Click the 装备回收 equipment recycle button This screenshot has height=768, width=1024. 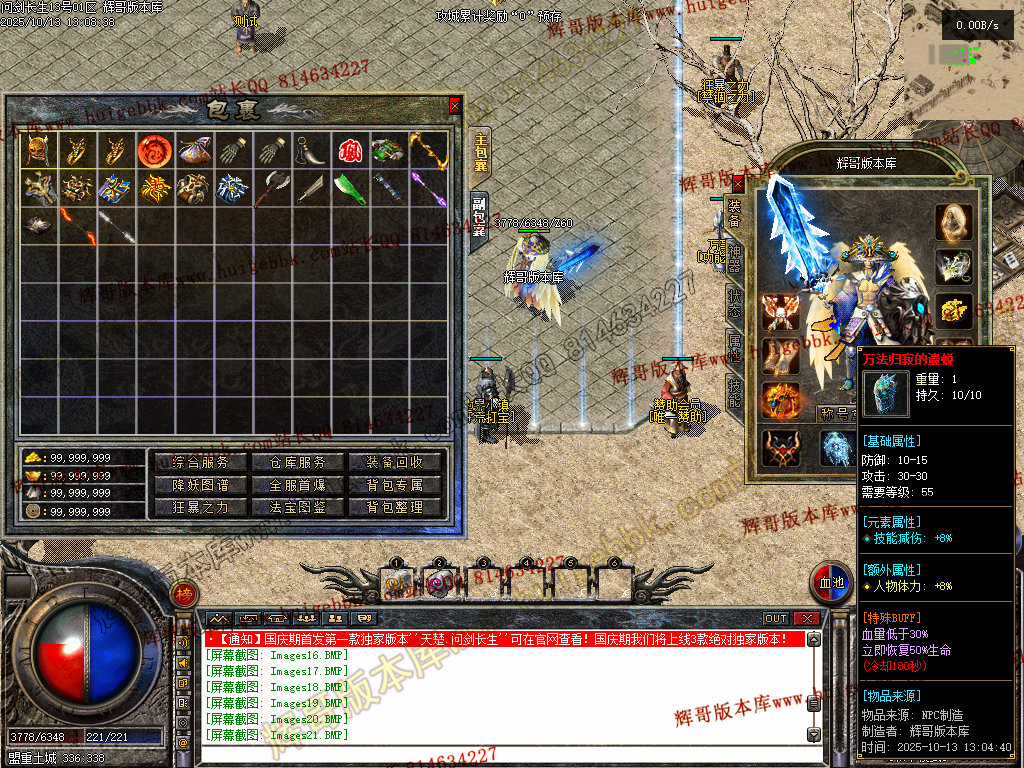(x=395, y=462)
